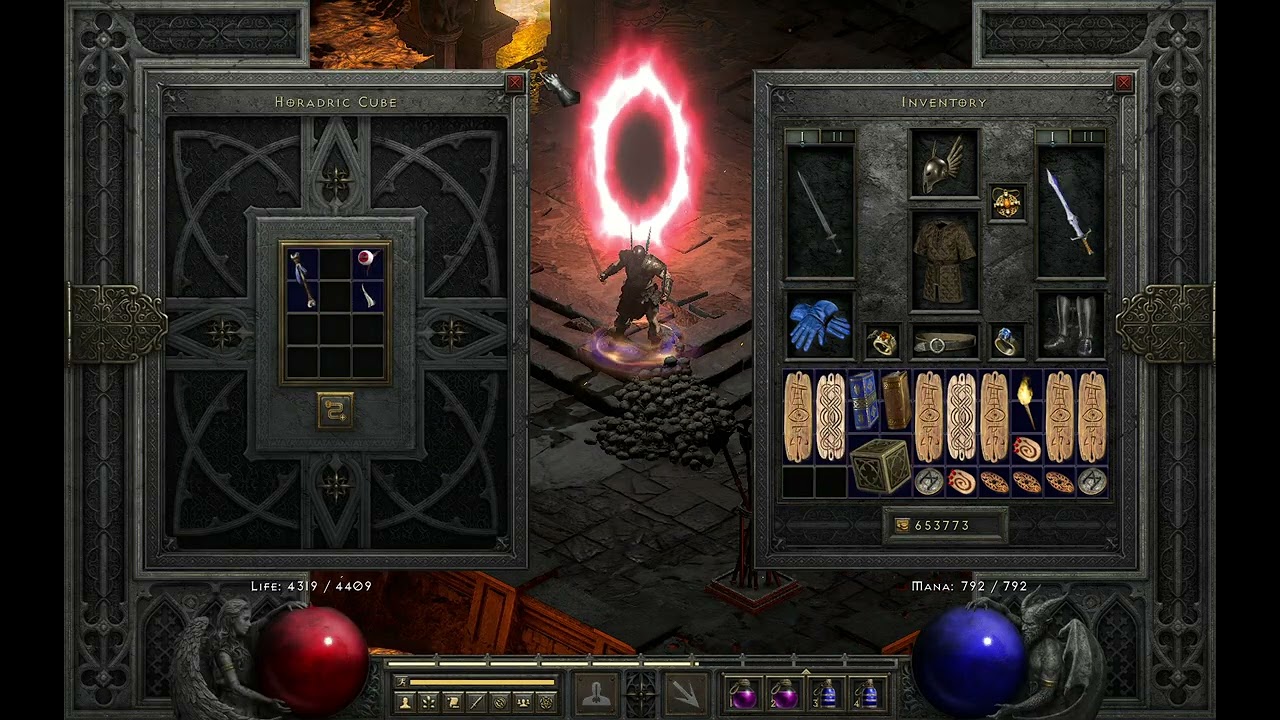Close the Horadric Cube panel
Screen dimensions: 1280x720
tap(515, 84)
